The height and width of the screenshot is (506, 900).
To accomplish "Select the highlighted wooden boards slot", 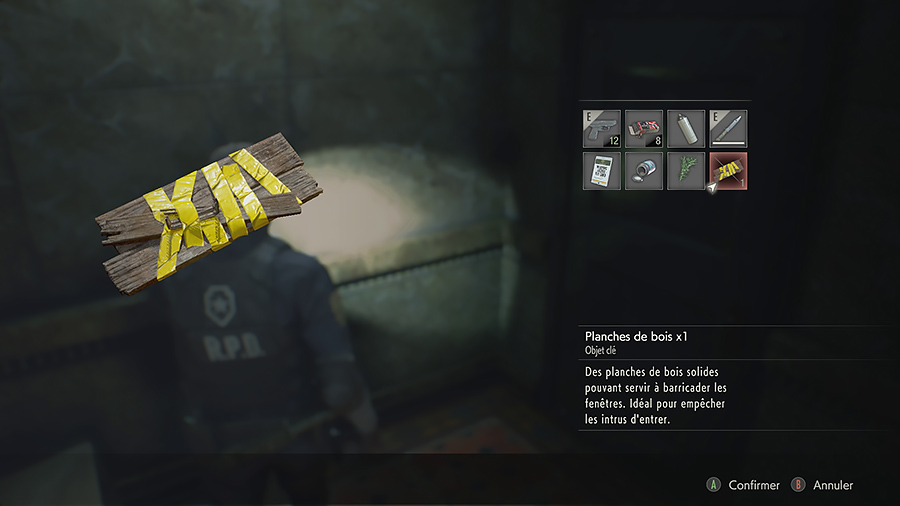I will (728, 171).
